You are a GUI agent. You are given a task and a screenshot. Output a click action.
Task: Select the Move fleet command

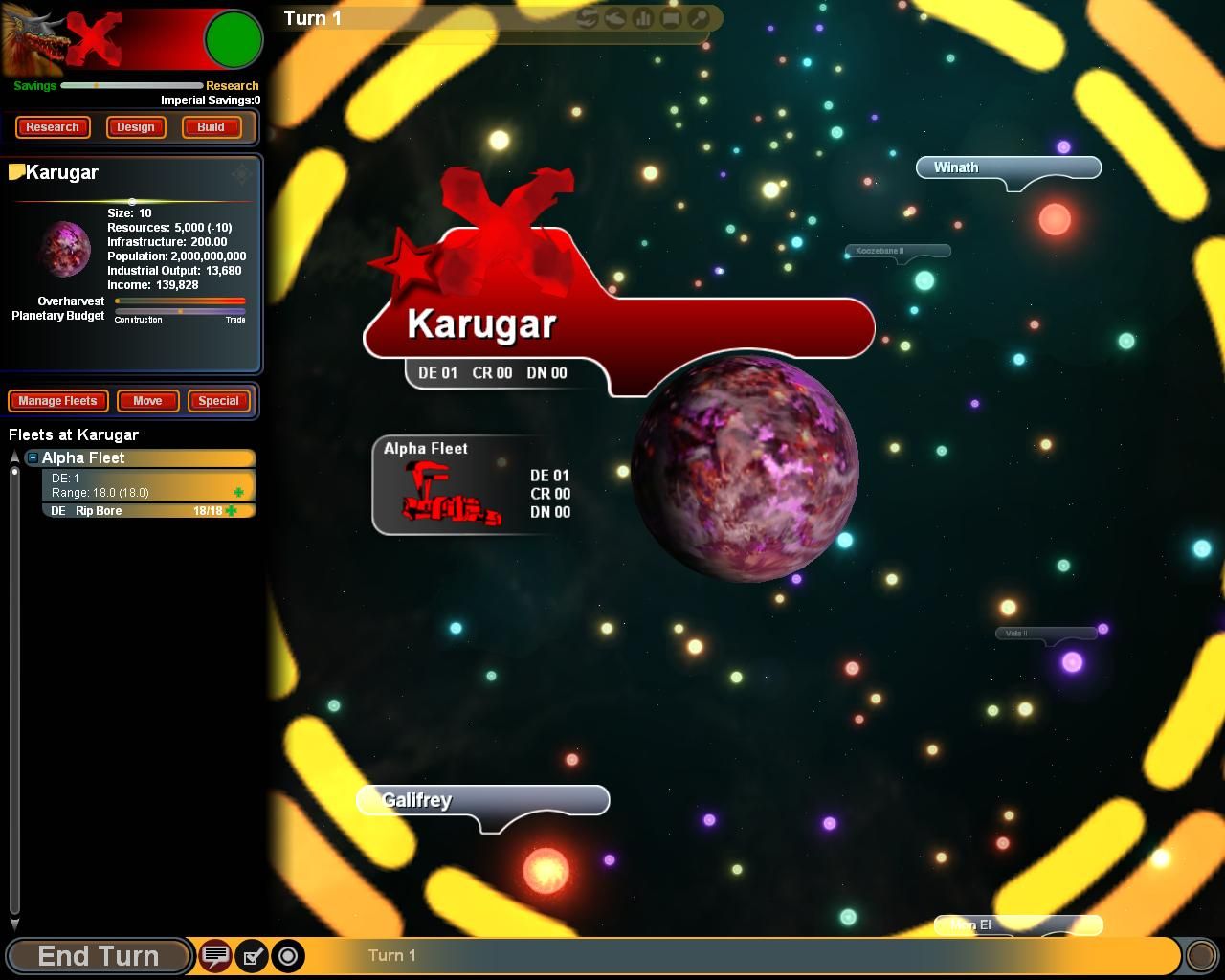(147, 401)
